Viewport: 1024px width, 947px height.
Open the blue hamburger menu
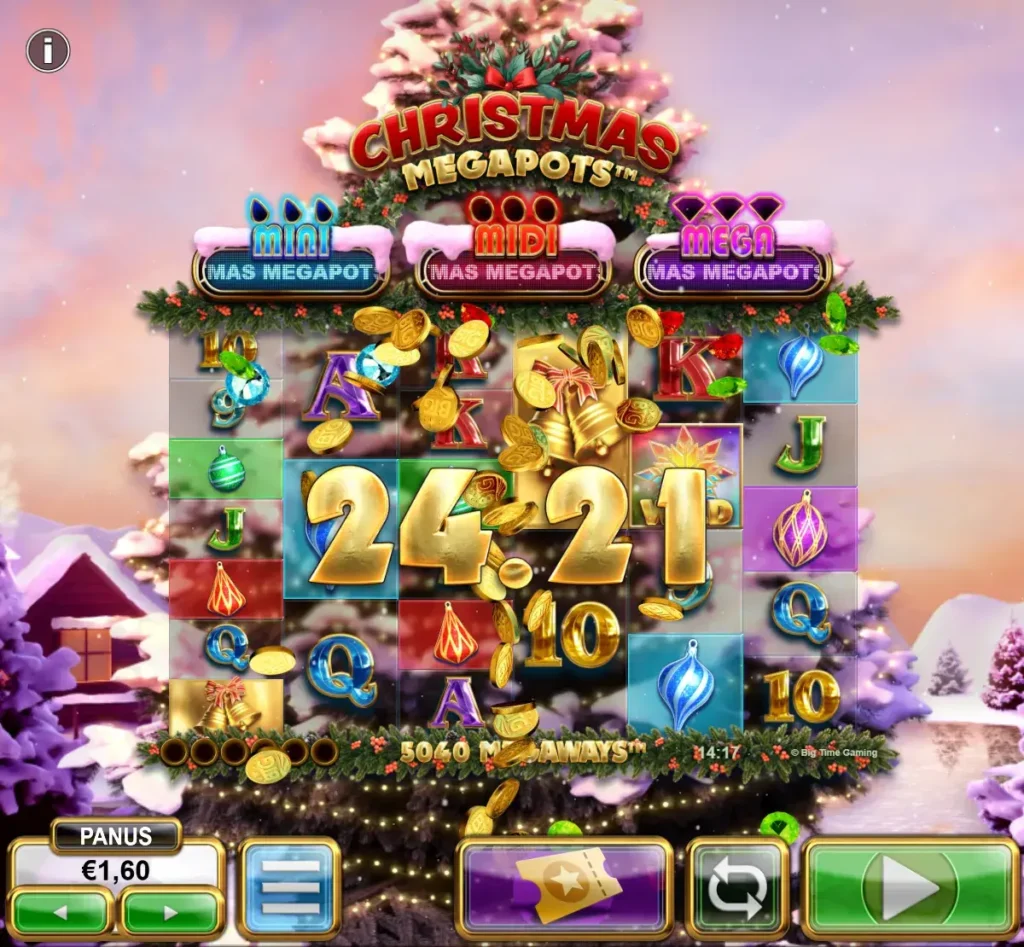click(290, 888)
